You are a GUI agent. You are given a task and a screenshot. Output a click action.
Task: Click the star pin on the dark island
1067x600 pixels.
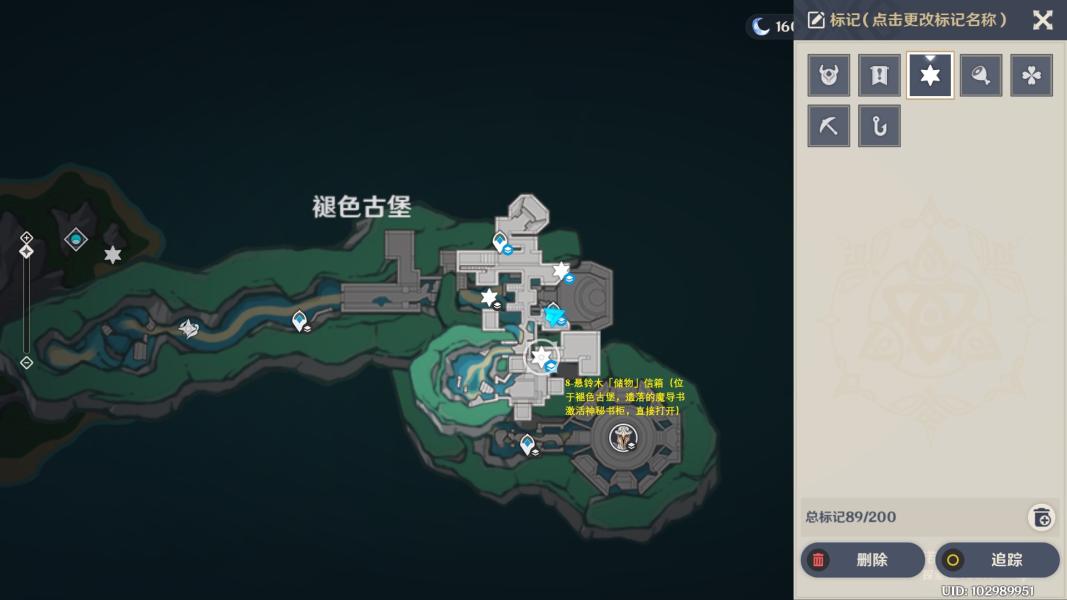click(113, 255)
